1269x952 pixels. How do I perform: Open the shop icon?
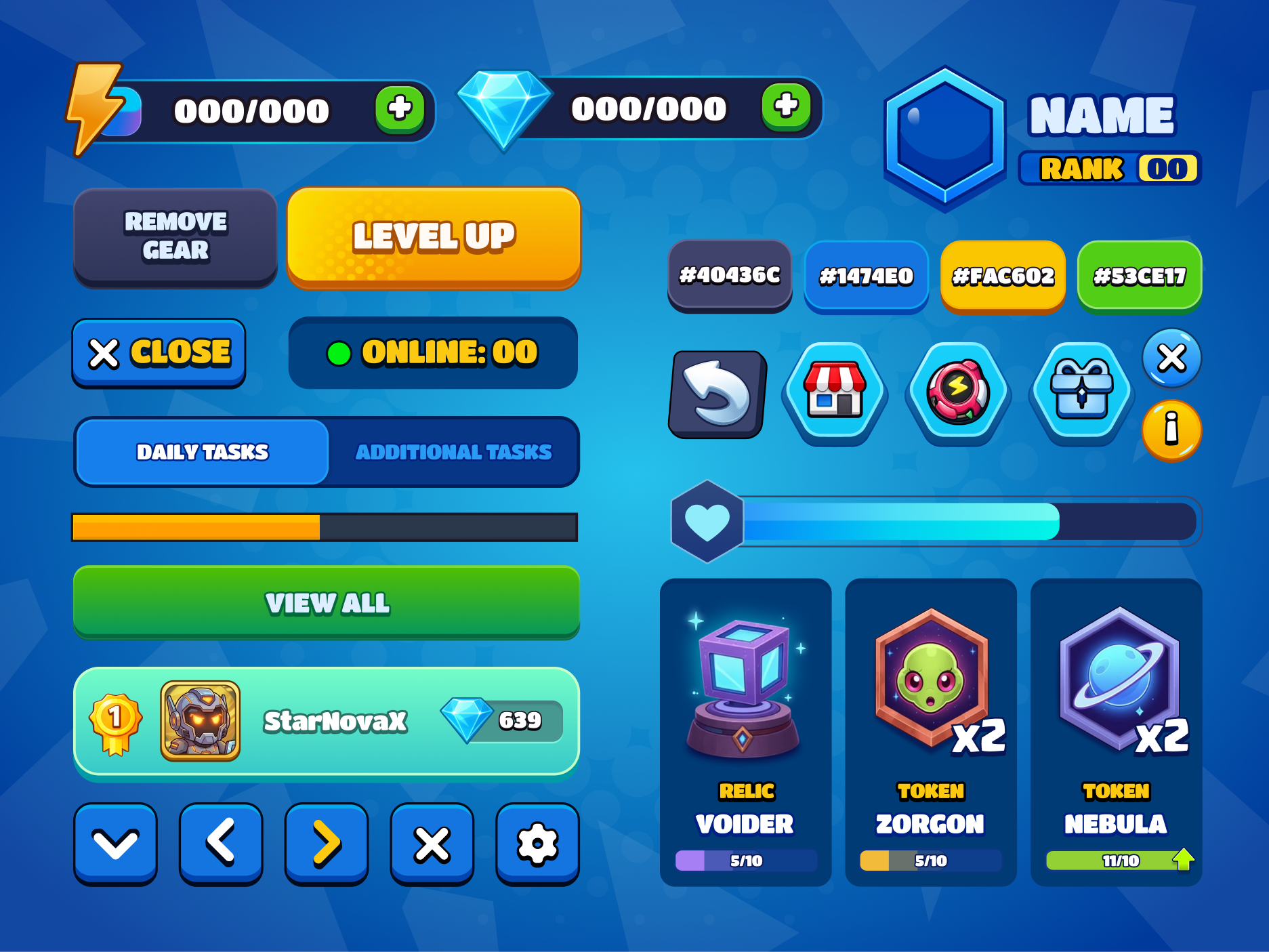click(x=835, y=393)
